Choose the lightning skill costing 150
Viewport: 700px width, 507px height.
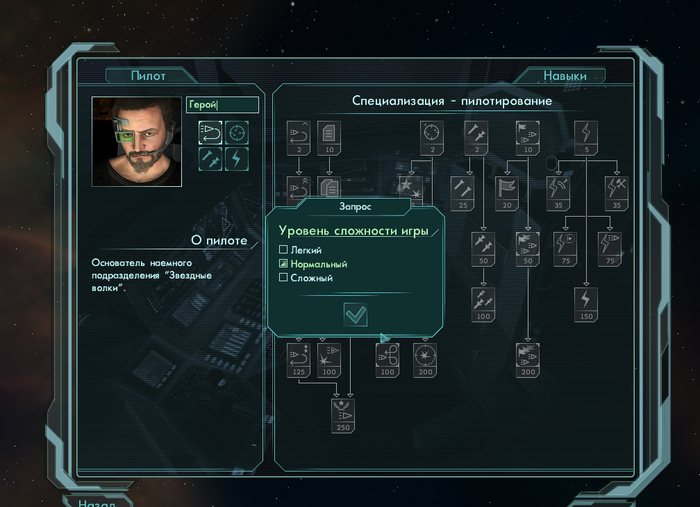[587, 303]
